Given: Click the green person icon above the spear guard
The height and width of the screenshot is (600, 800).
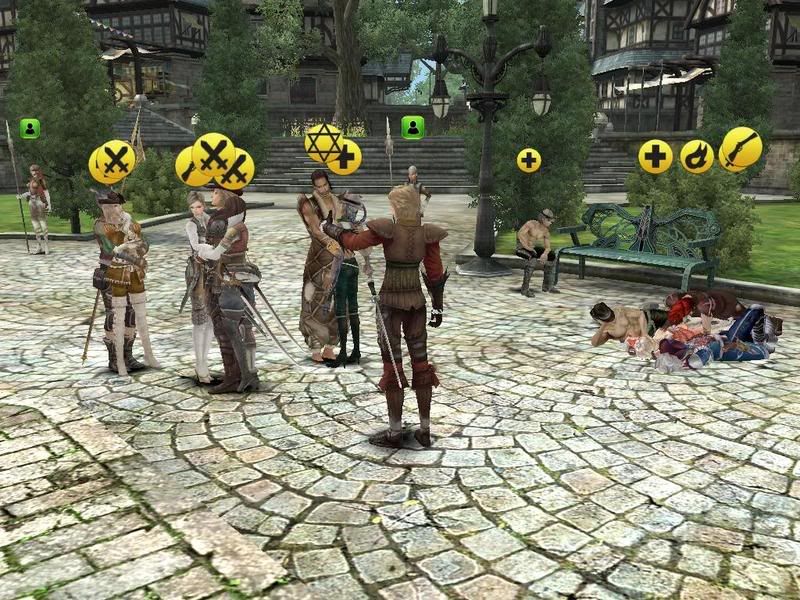Looking at the screenshot, I should click(30, 128).
